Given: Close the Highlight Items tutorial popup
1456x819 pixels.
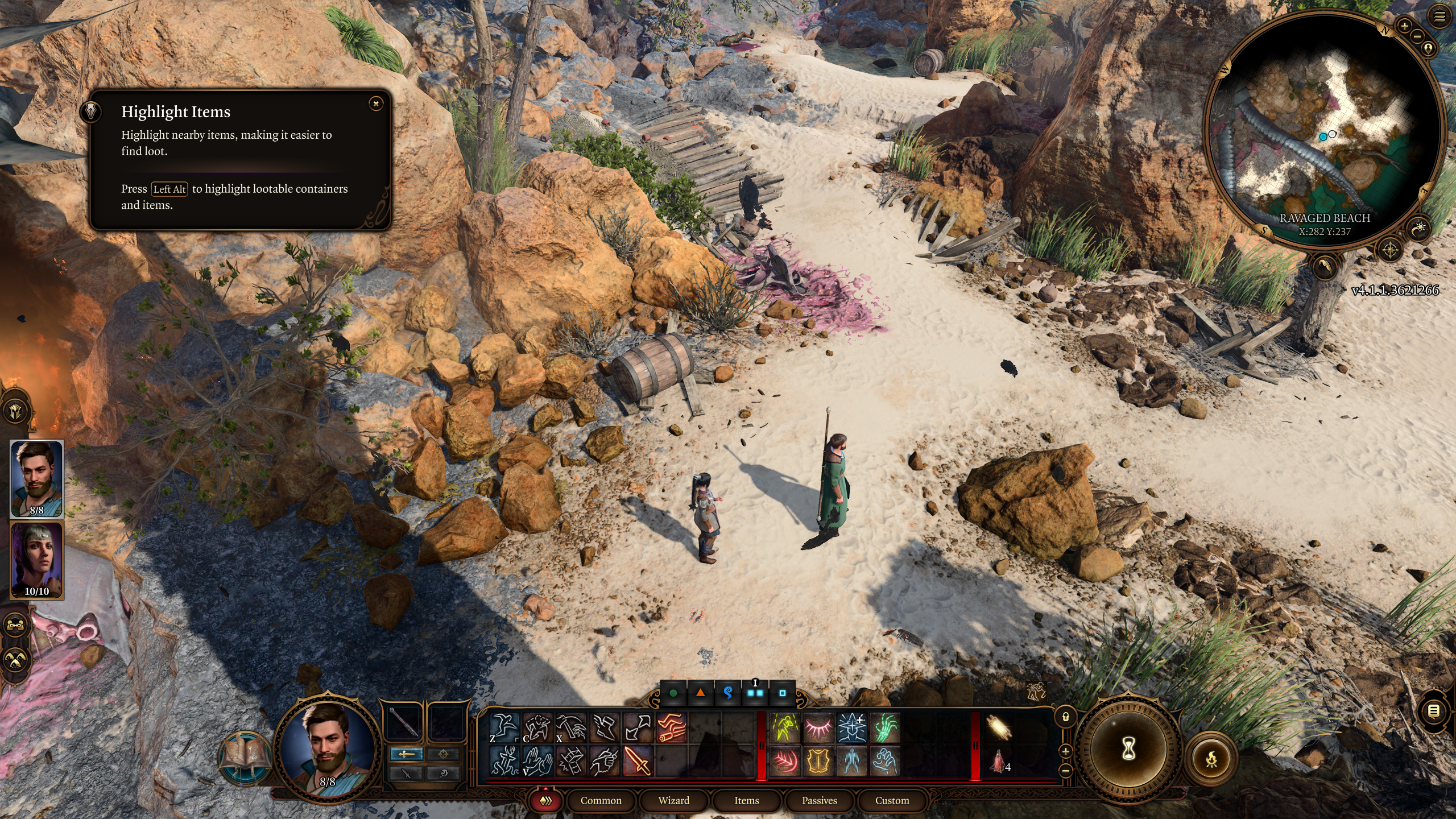Looking at the screenshot, I should [x=375, y=104].
